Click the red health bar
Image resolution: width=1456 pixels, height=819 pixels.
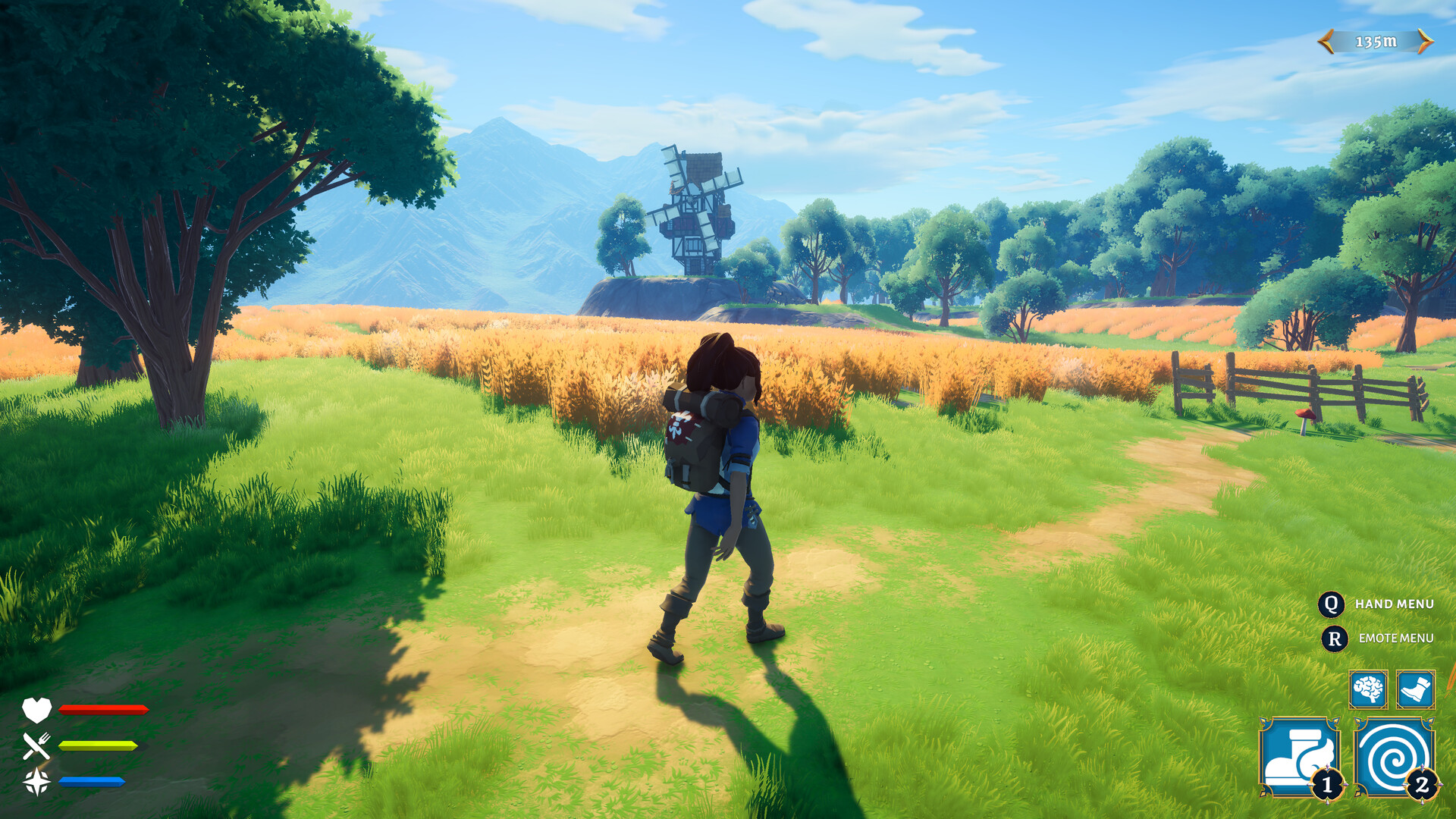[102, 710]
